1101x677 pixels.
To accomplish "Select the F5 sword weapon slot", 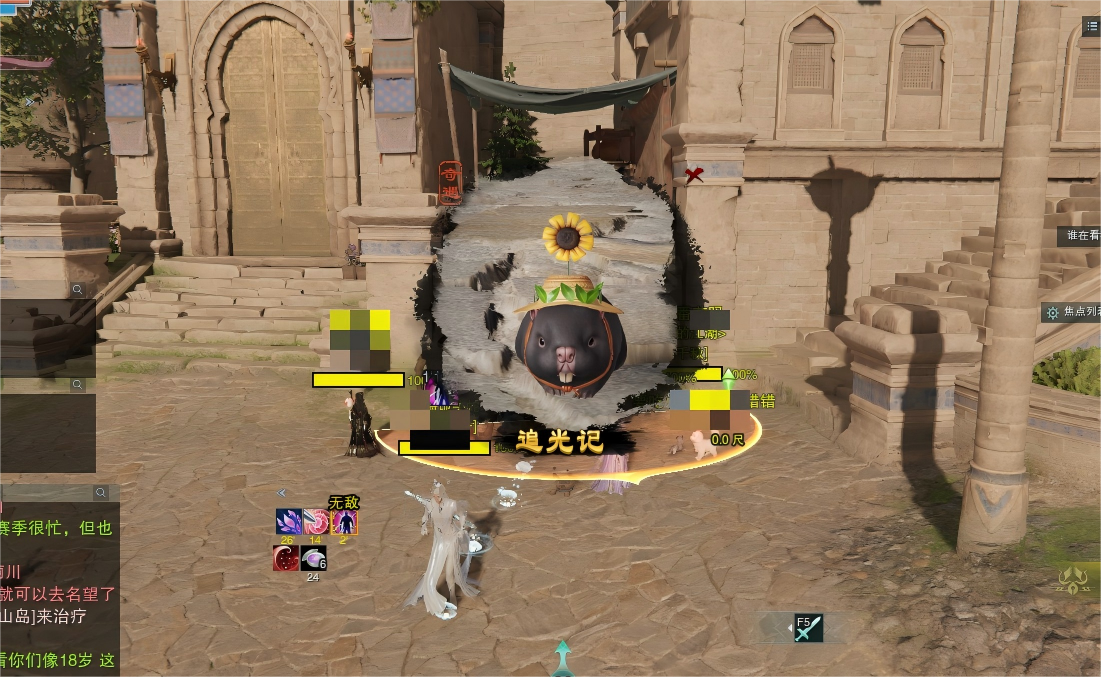I will (x=808, y=628).
